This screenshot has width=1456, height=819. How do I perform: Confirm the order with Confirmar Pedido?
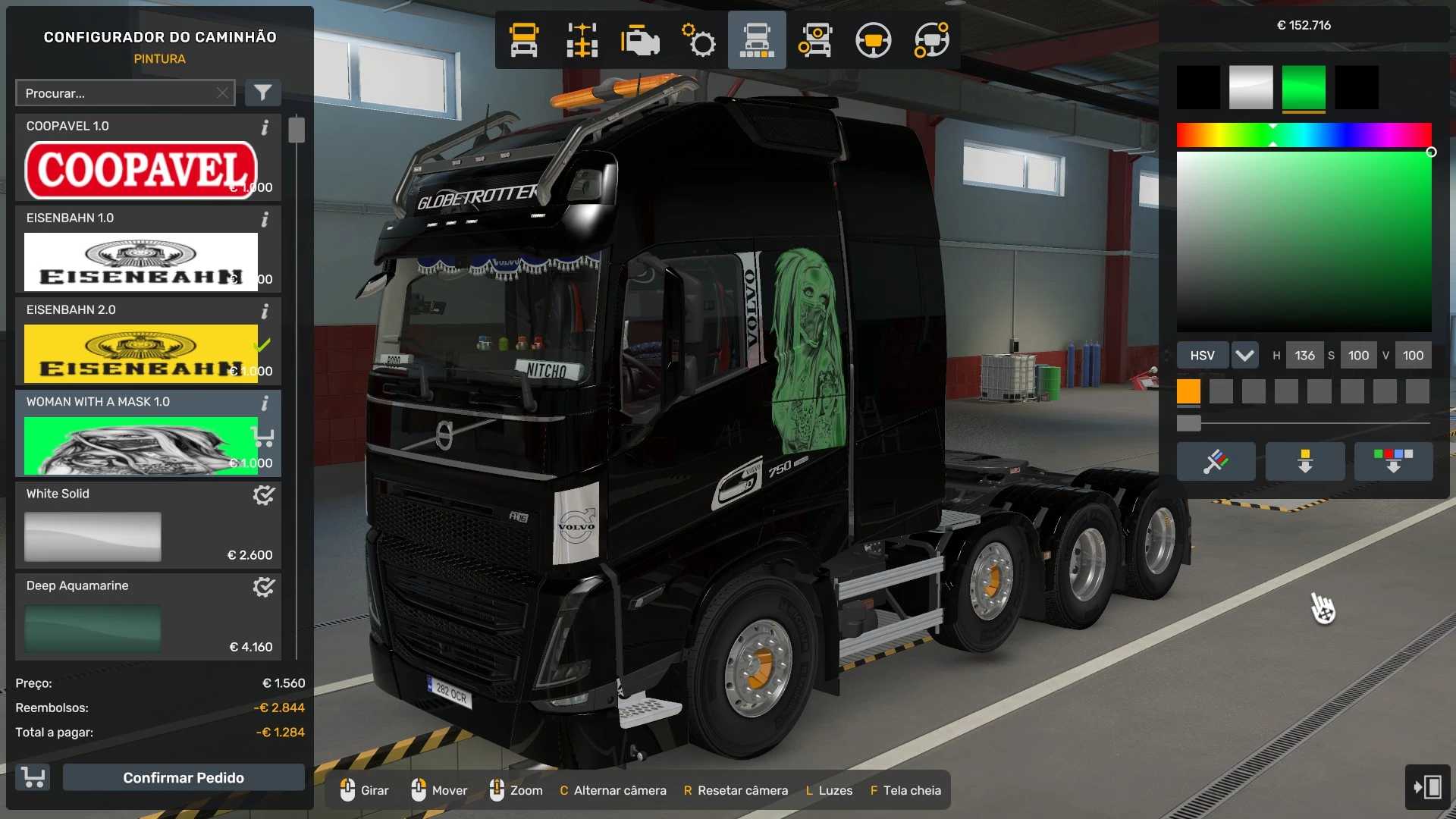(x=184, y=777)
